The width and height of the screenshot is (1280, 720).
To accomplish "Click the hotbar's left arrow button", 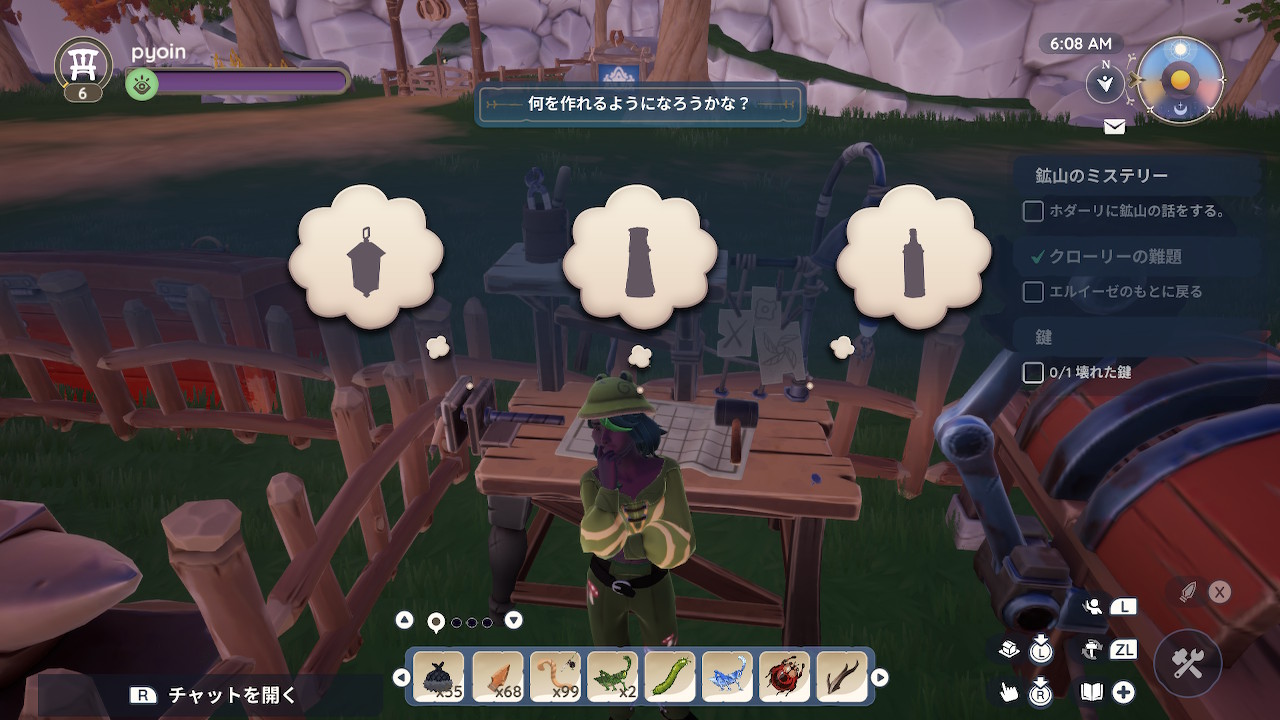I will (x=402, y=678).
